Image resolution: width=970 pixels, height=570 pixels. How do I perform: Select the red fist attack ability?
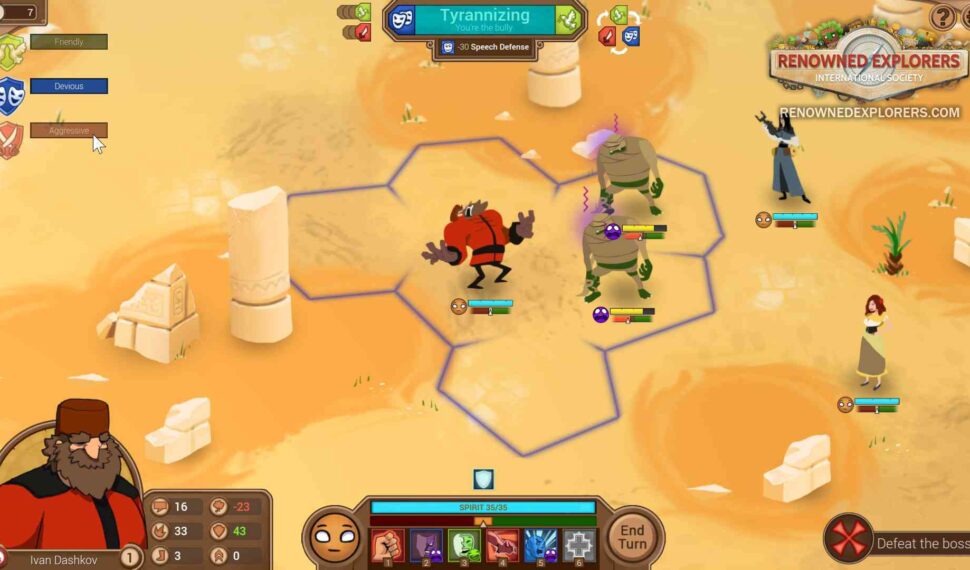[x=387, y=545]
